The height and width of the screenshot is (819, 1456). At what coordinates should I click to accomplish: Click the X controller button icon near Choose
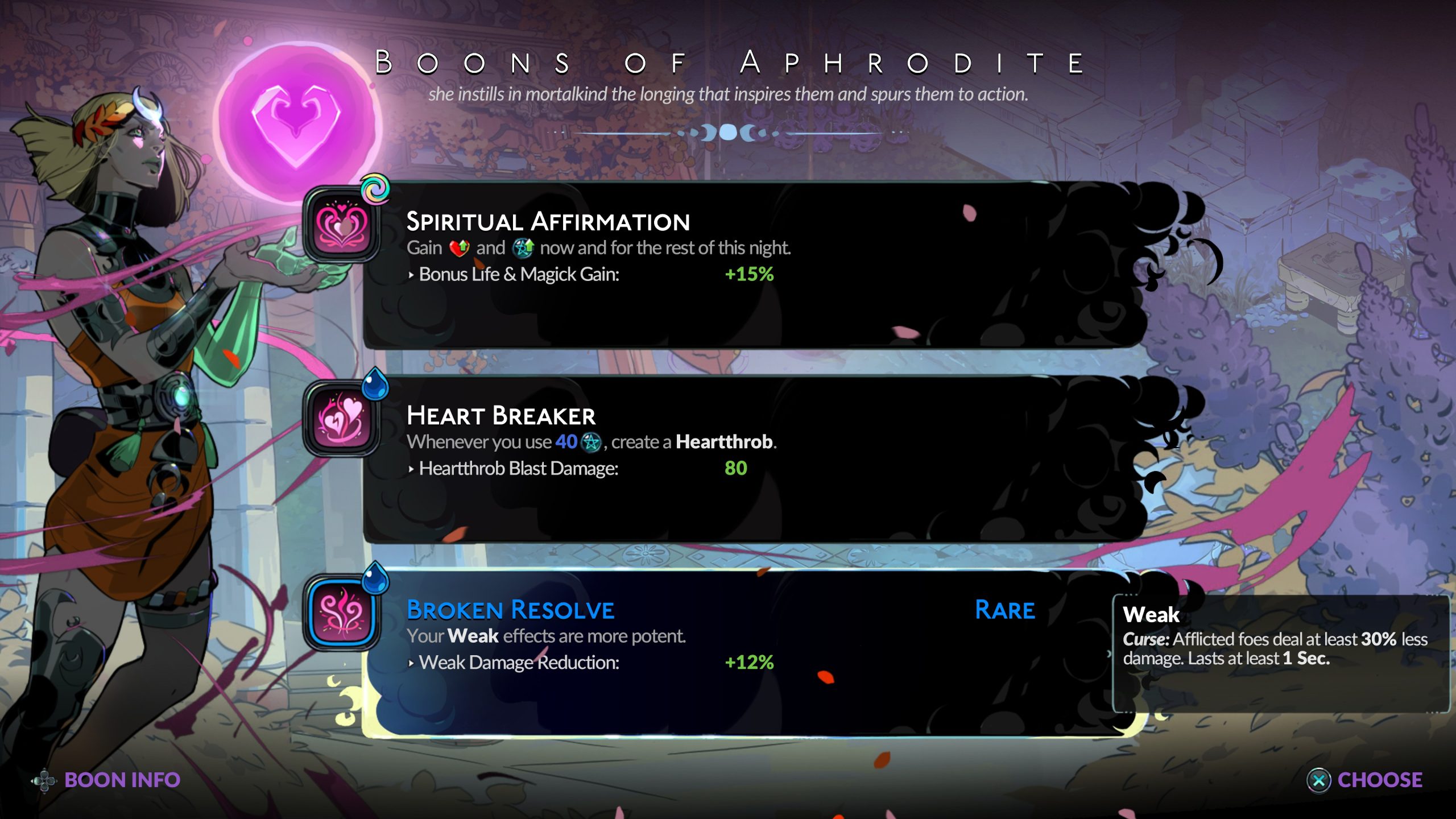(1318, 780)
